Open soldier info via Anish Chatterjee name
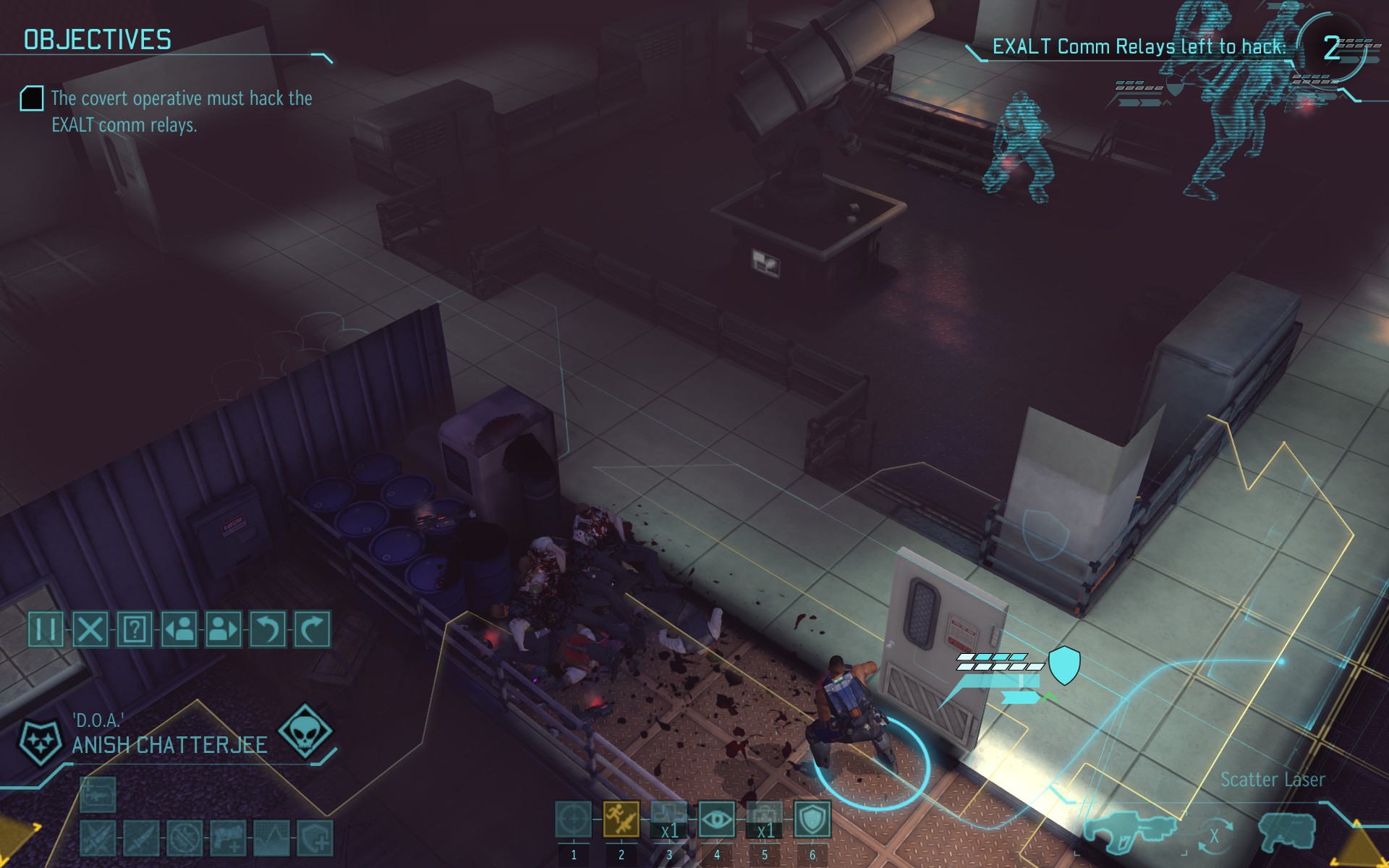The width and height of the screenshot is (1389, 868). coord(169,745)
